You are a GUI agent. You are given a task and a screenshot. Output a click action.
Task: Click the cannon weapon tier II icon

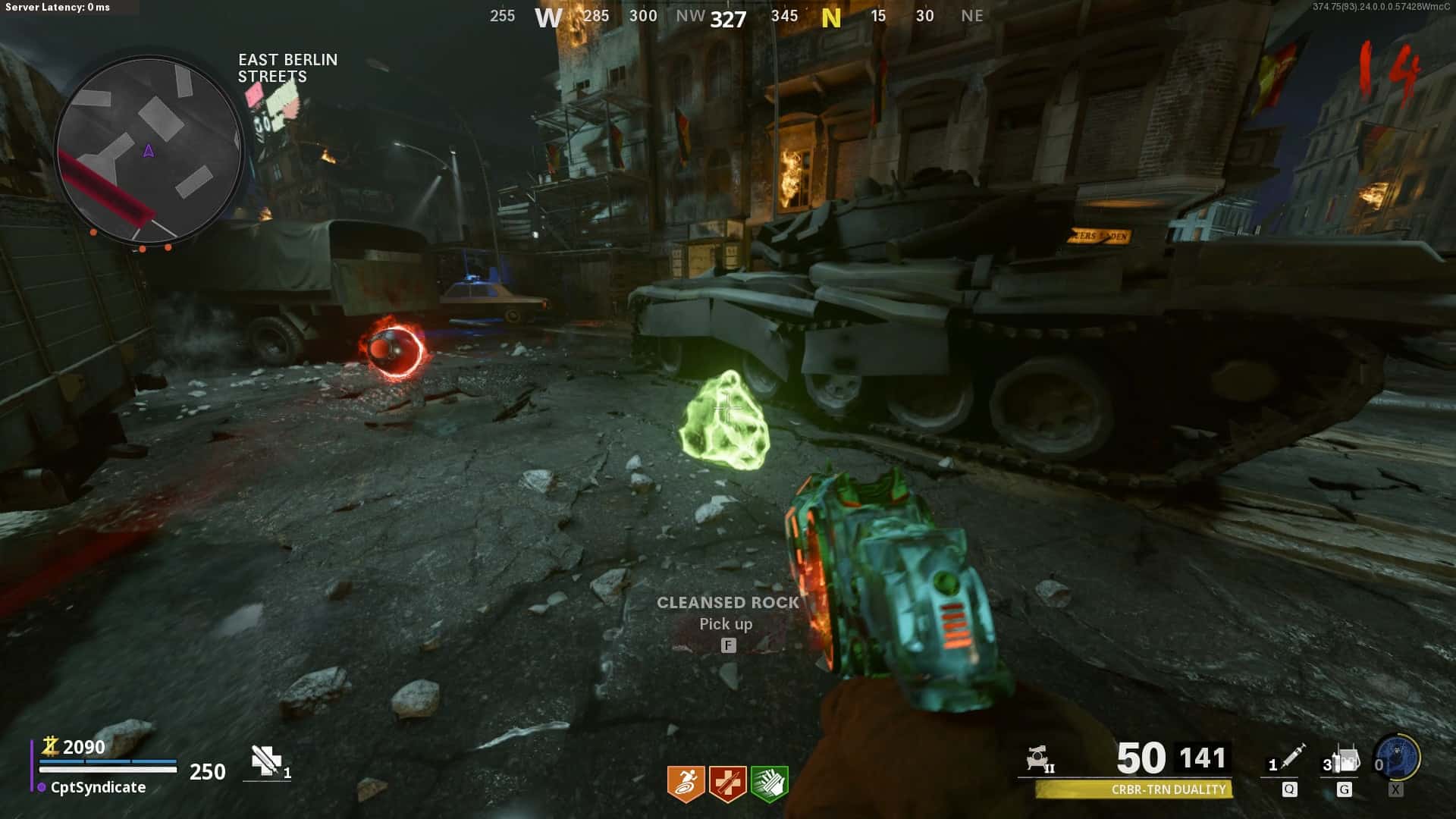1039,758
